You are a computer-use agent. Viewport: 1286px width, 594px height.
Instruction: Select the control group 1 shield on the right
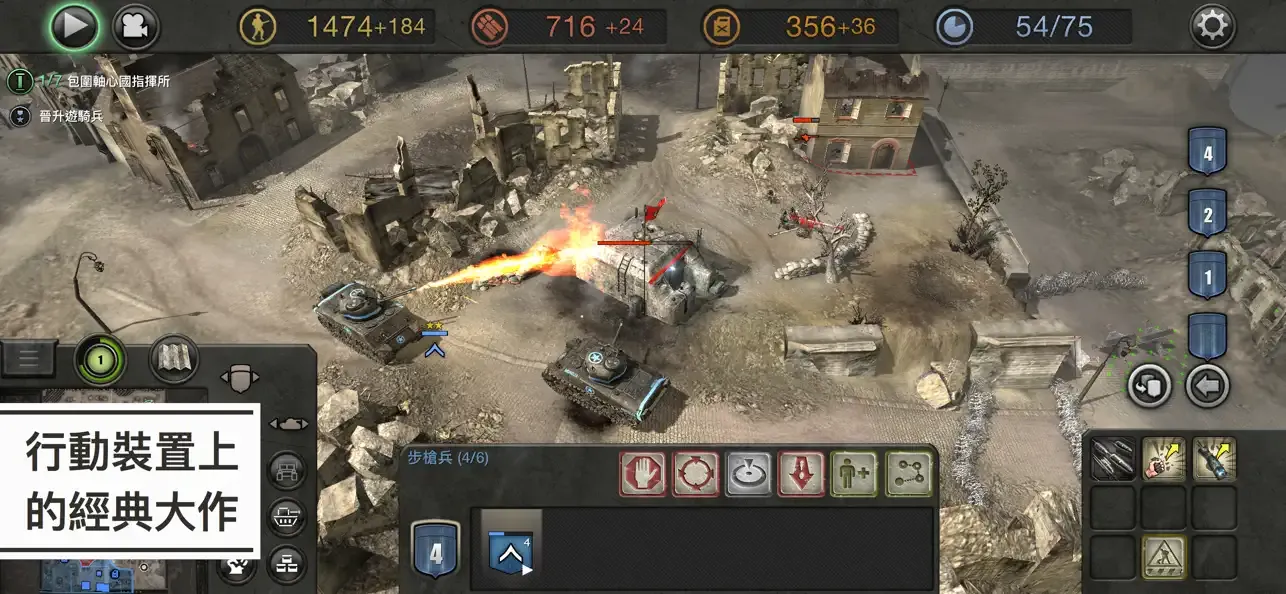tap(1207, 275)
